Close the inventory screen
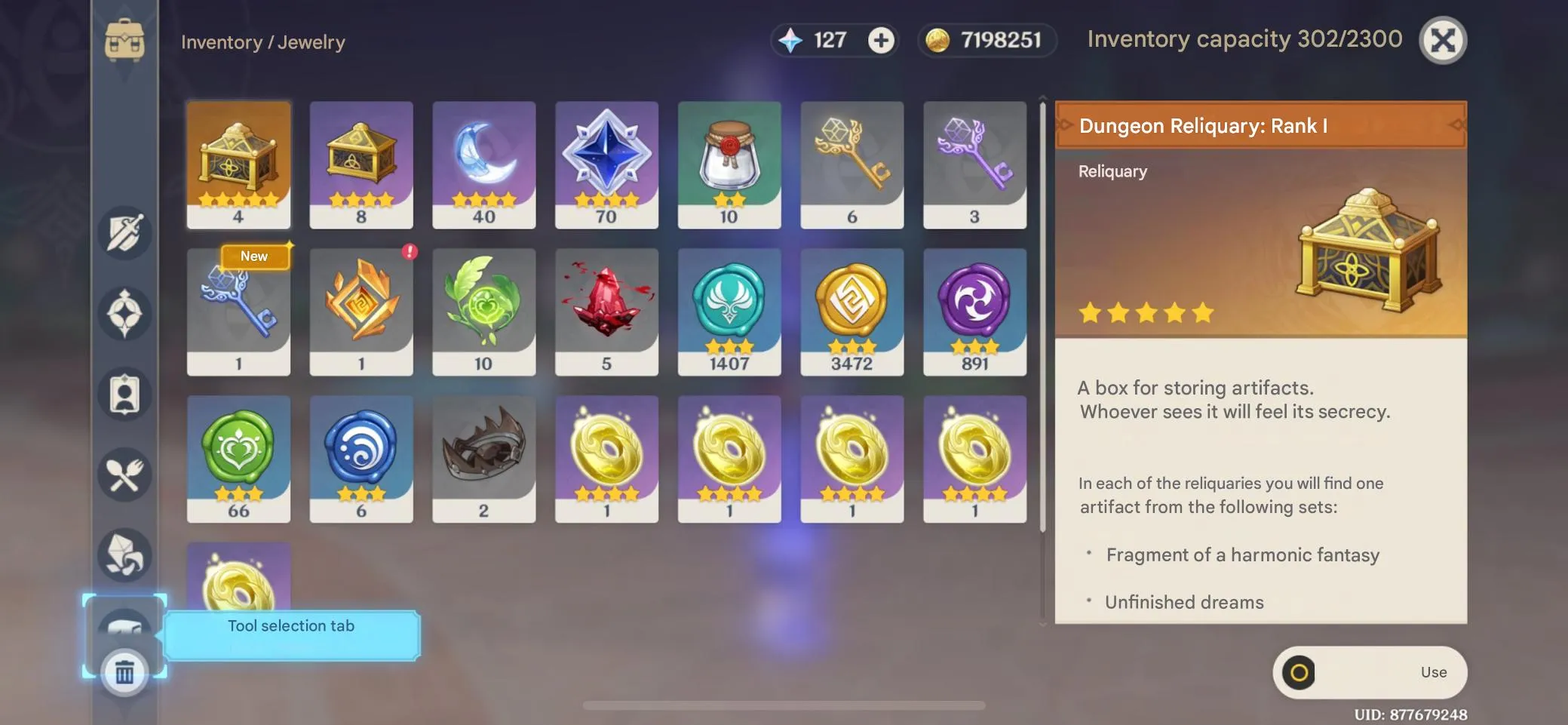 click(1442, 40)
